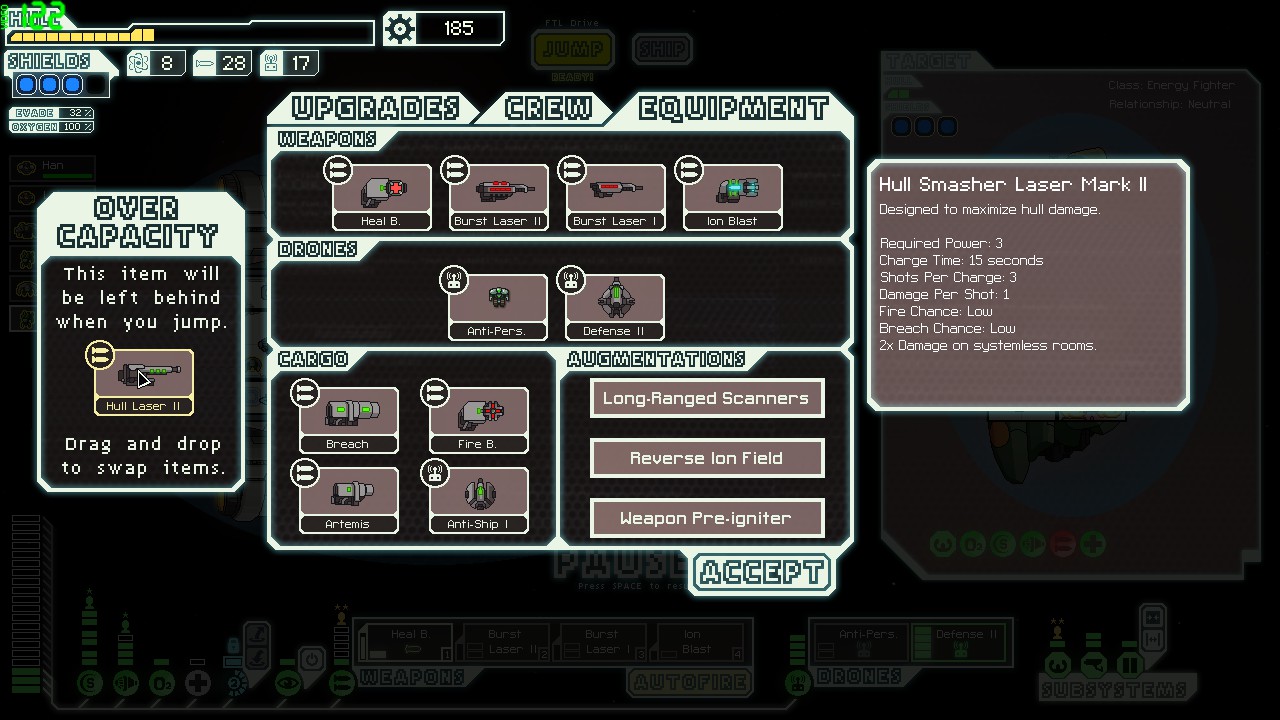1280x720 pixels.
Task: Switch to the Upgrades tab
Action: coord(374,108)
